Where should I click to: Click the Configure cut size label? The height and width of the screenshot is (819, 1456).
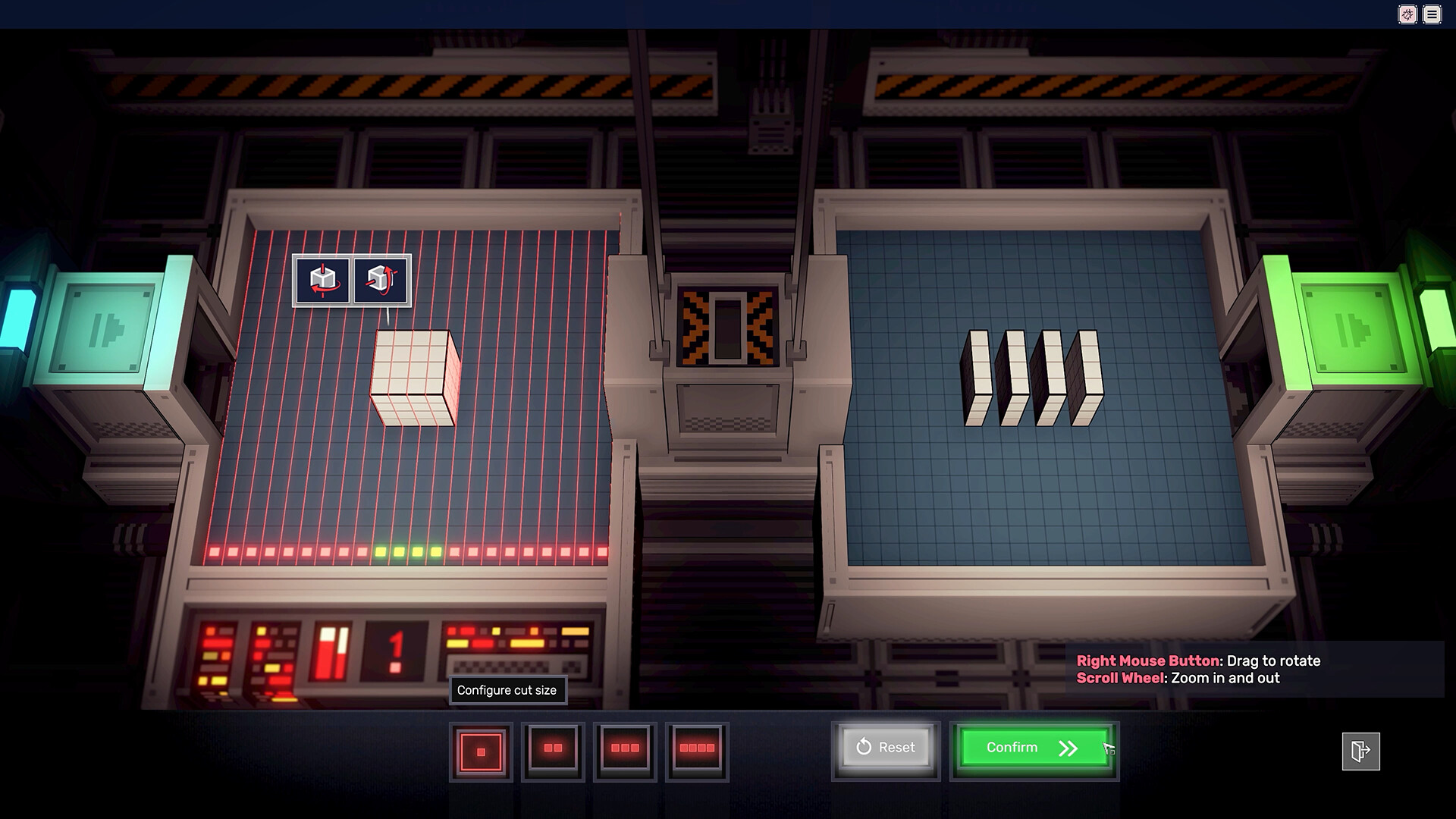tap(508, 690)
